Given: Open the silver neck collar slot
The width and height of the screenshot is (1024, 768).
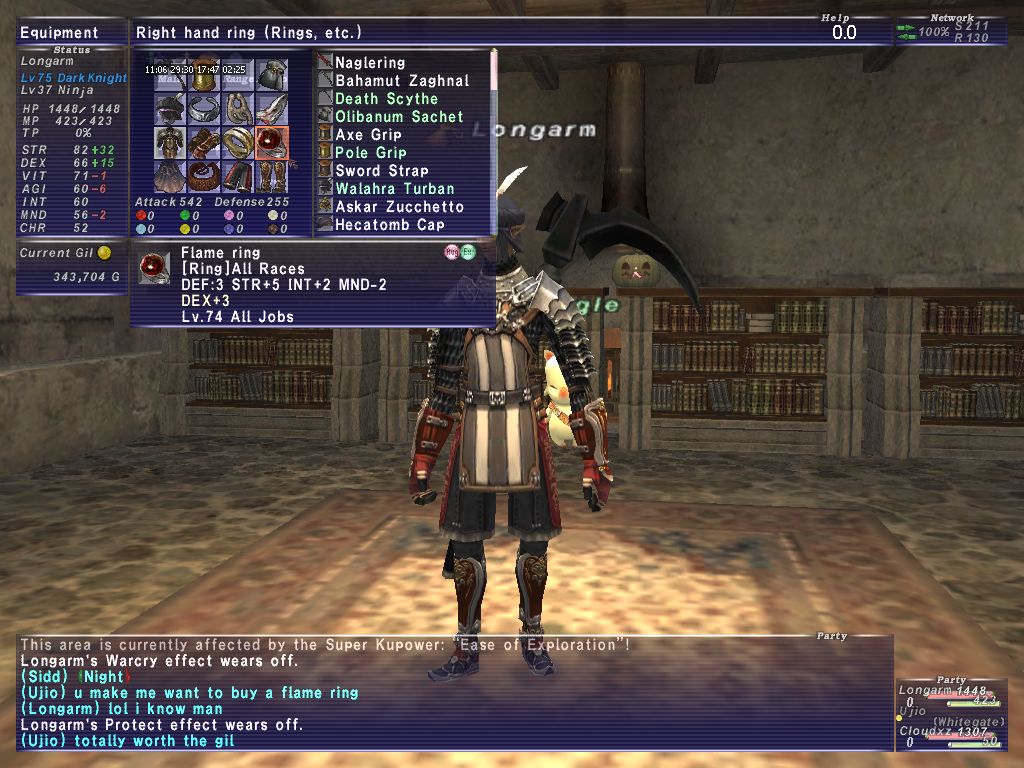Looking at the screenshot, I should pos(205,109).
